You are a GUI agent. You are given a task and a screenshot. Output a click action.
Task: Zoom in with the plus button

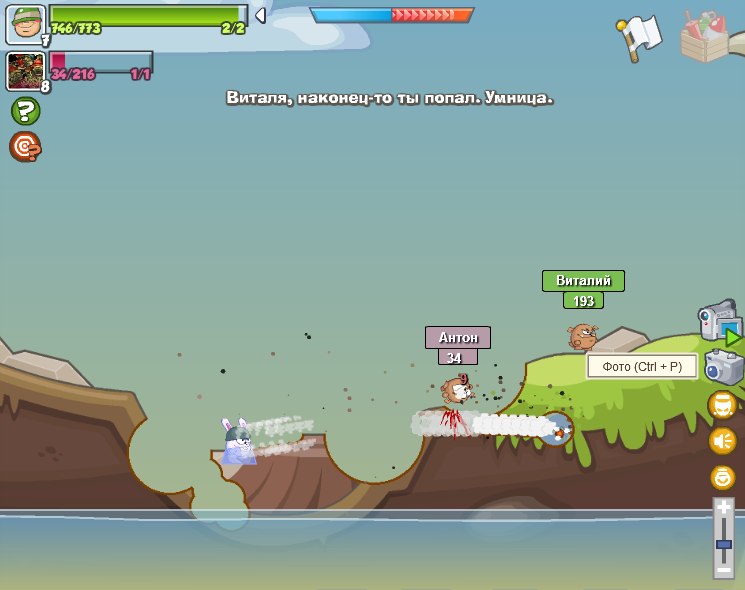[723, 508]
